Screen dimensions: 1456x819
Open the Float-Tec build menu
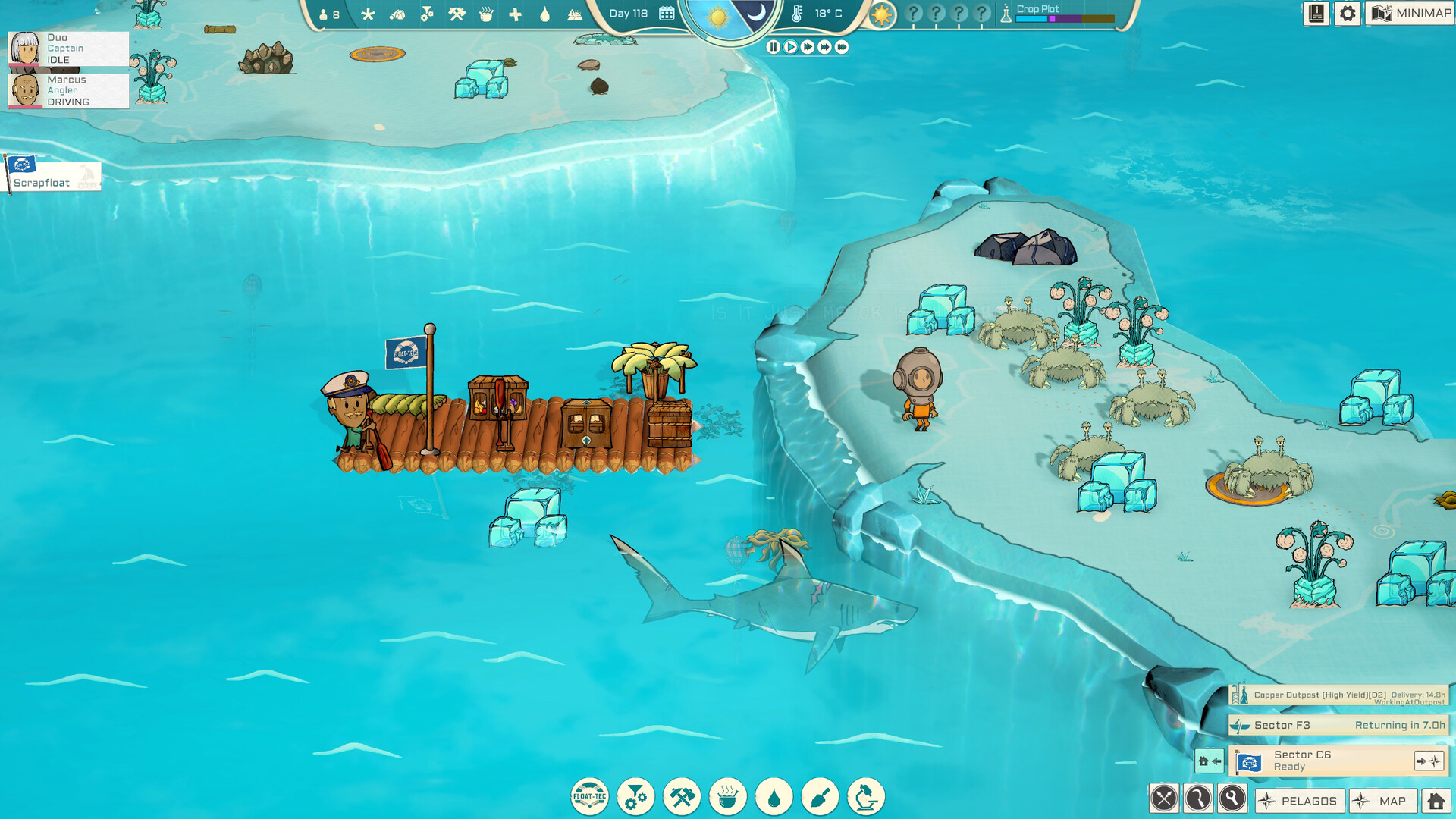(589, 797)
